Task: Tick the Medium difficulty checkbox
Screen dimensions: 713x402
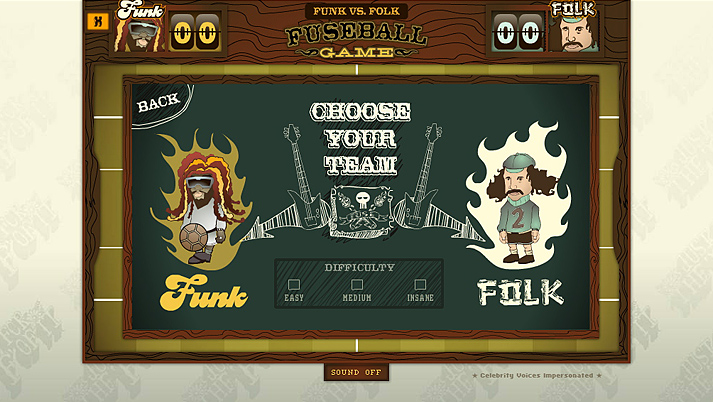Action: tap(357, 285)
